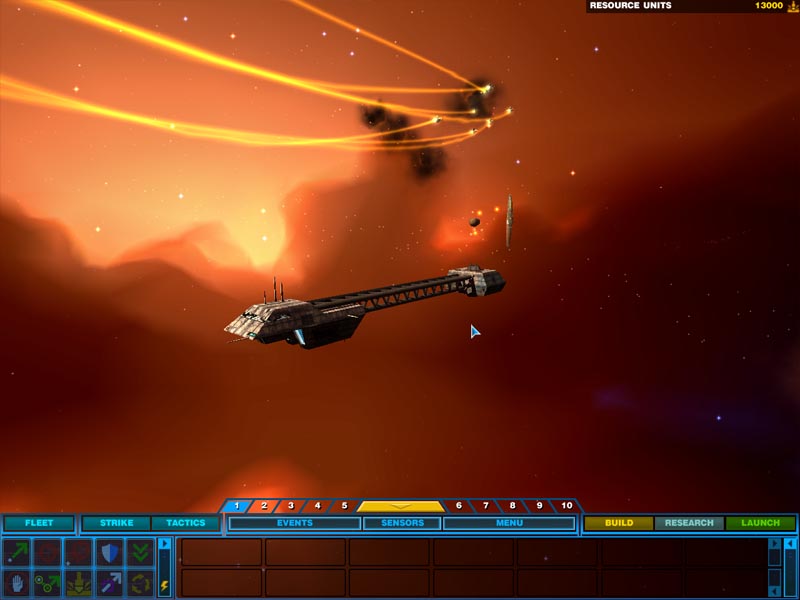The height and width of the screenshot is (600, 800).
Task: Open the game Menu
Action: [x=508, y=523]
